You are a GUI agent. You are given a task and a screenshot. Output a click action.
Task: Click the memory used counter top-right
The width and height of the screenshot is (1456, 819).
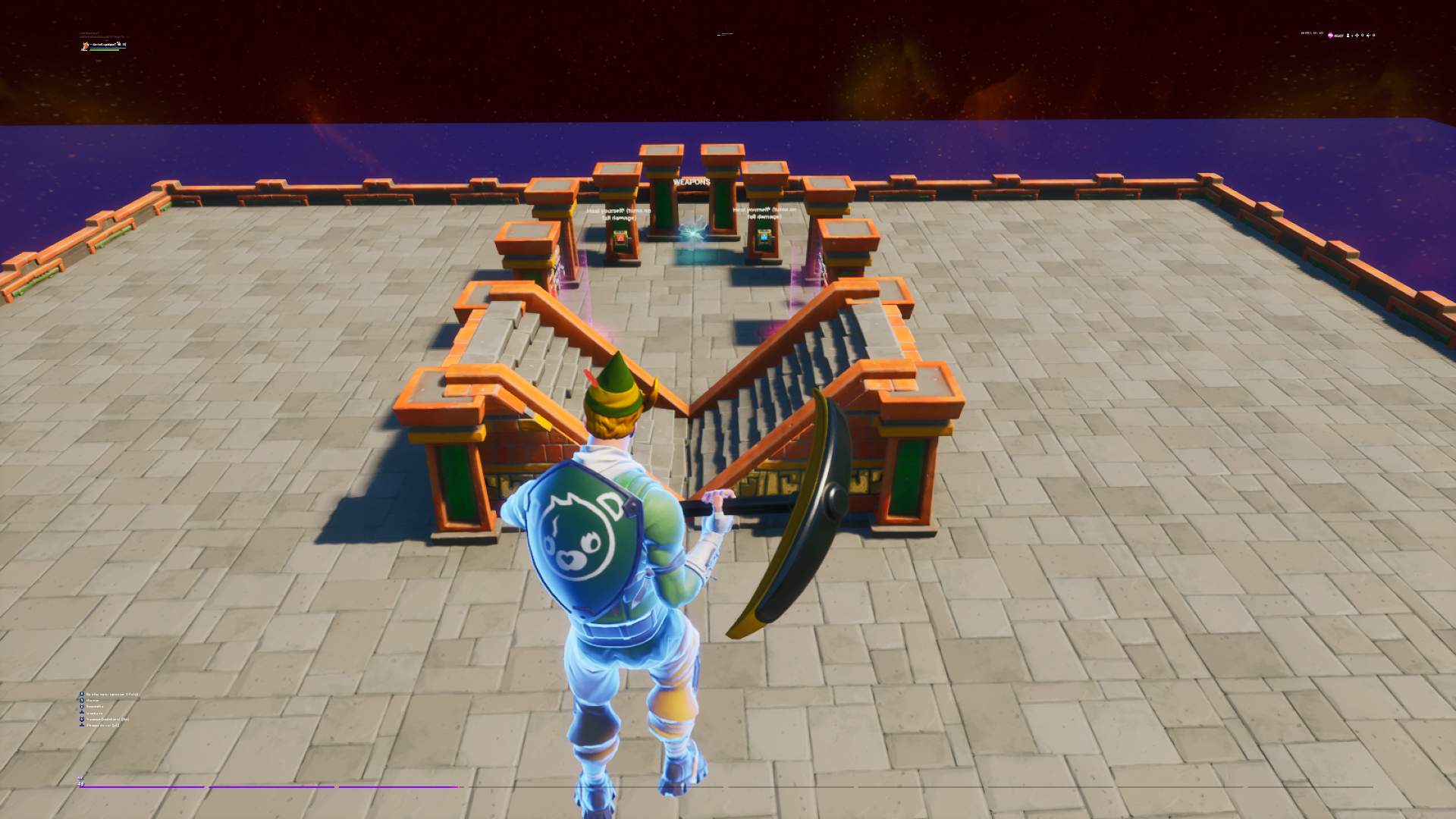click(x=1313, y=33)
